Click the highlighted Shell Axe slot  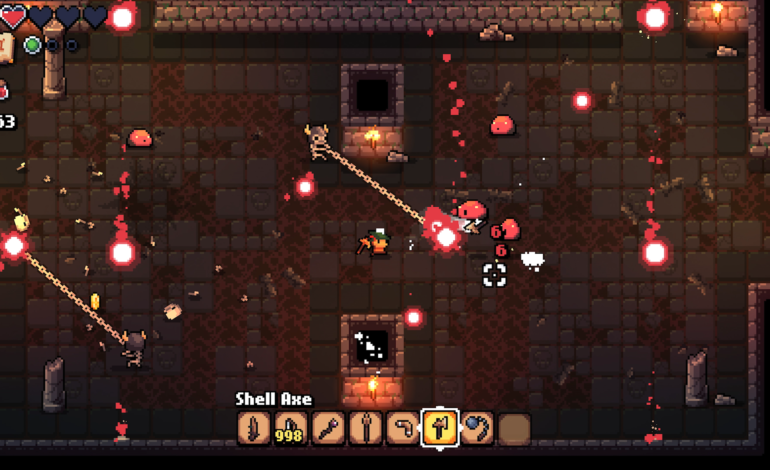[440, 428]
